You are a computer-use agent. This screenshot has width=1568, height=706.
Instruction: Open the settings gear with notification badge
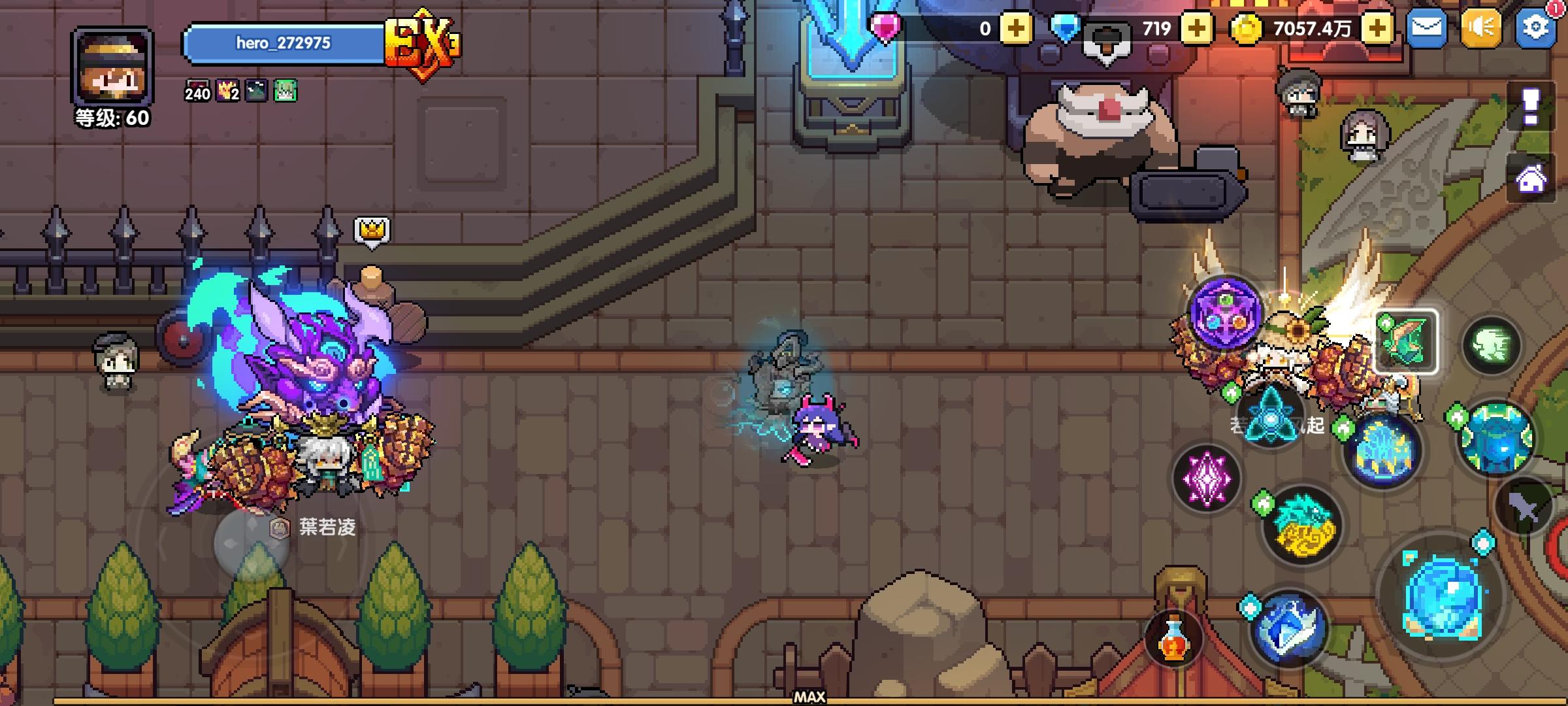click(x=1535, y=28)
